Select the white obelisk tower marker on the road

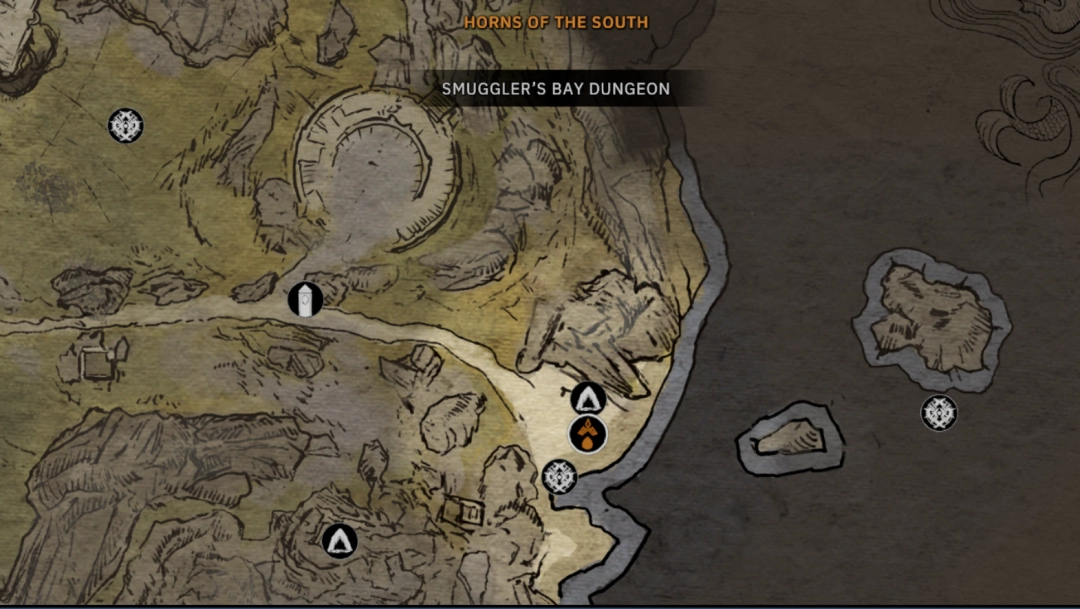[x=305, y=299]
